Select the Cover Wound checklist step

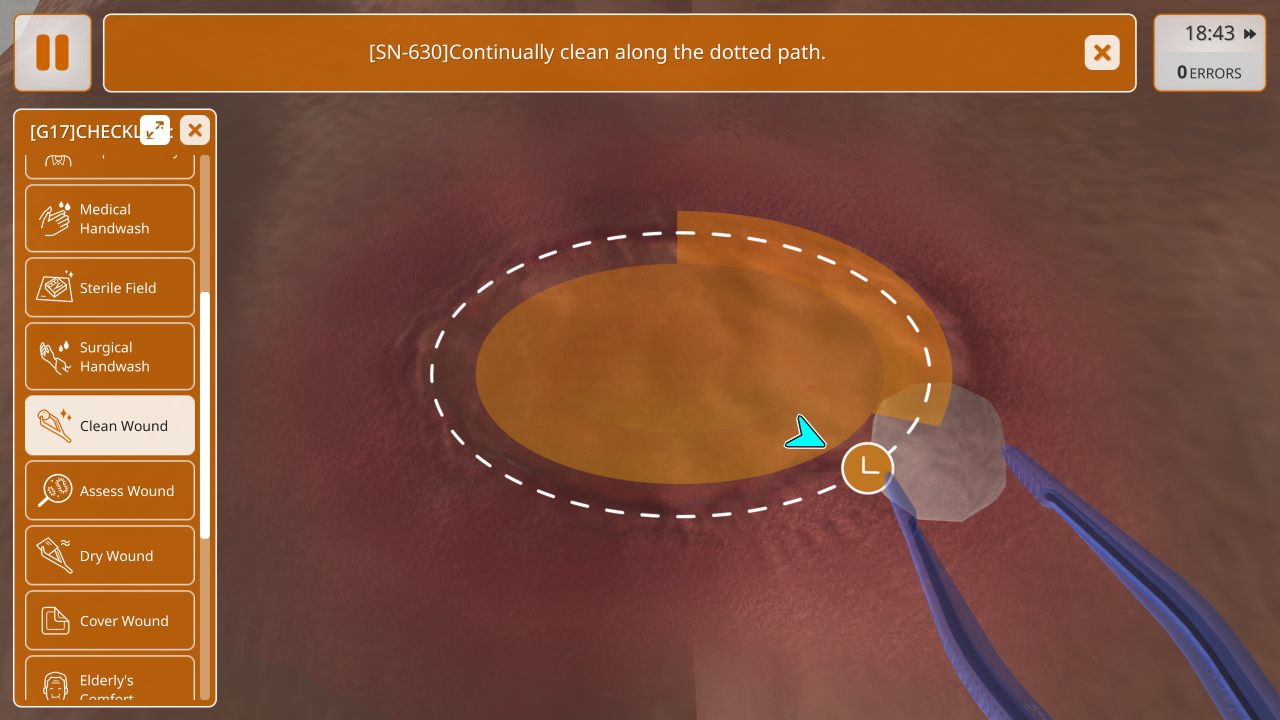[110, 620]
